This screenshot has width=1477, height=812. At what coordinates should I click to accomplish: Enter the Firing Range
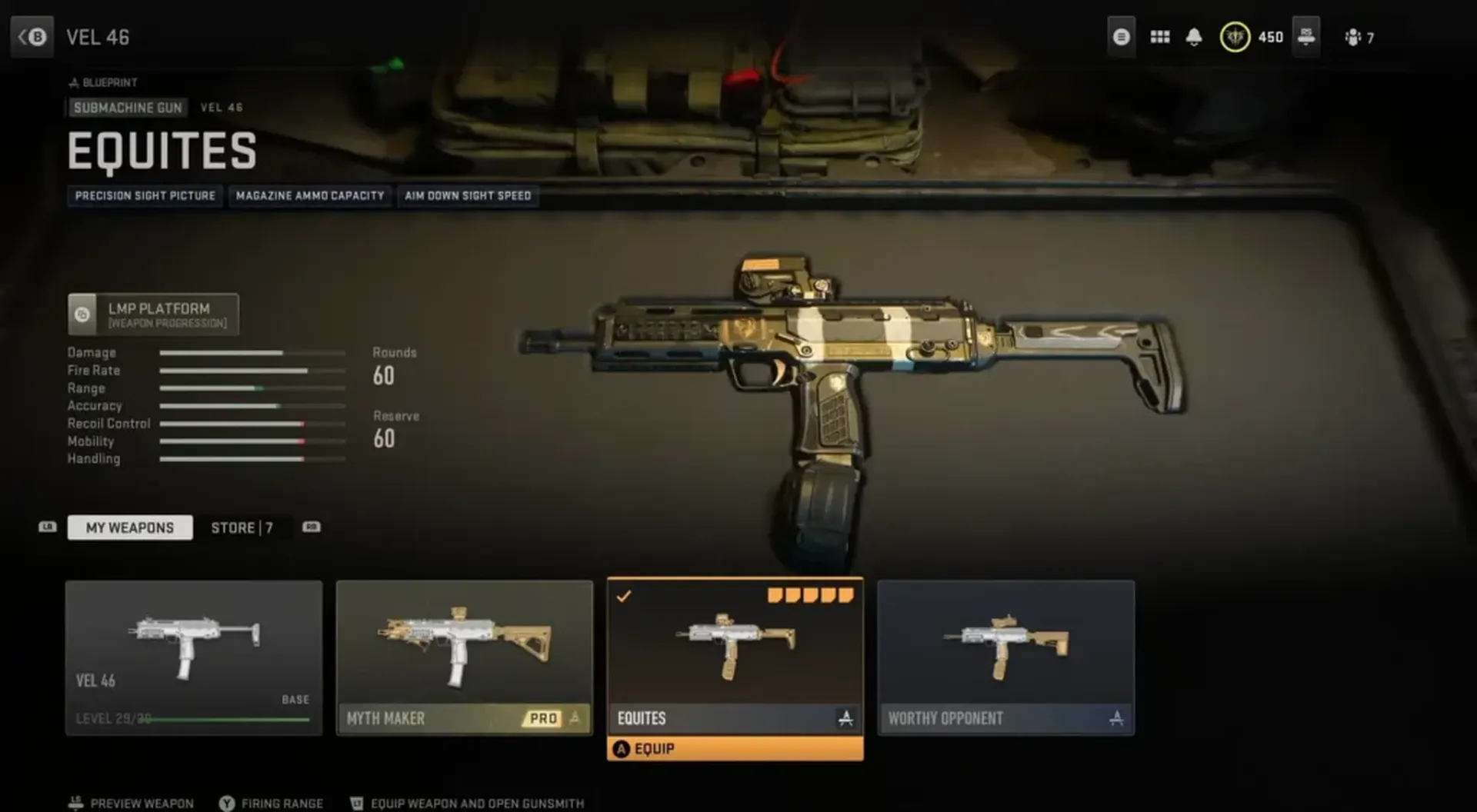click(272, 803)
